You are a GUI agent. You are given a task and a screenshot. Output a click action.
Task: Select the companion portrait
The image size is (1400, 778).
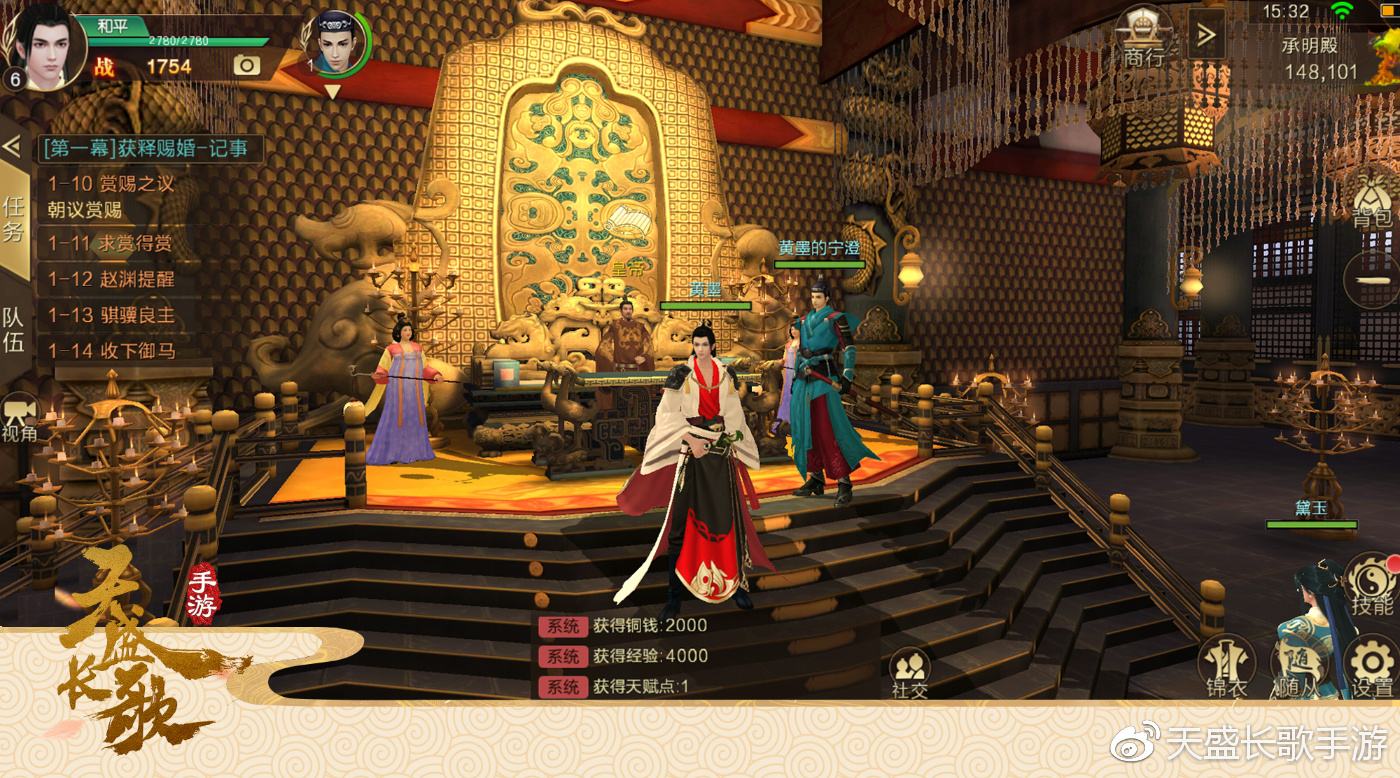click(338, 46)
